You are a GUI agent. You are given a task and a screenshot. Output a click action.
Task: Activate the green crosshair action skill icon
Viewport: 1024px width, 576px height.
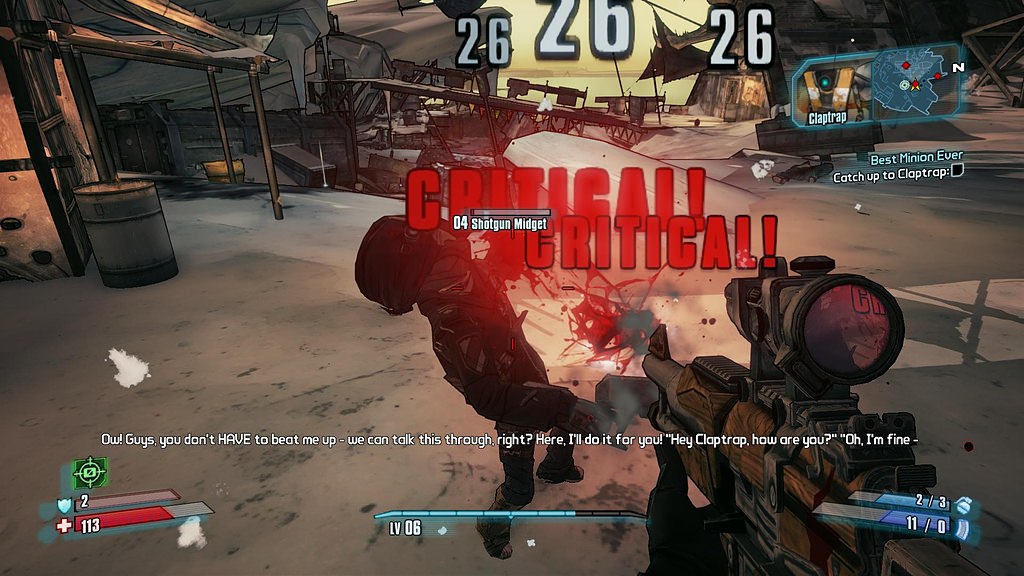point(89,472)
